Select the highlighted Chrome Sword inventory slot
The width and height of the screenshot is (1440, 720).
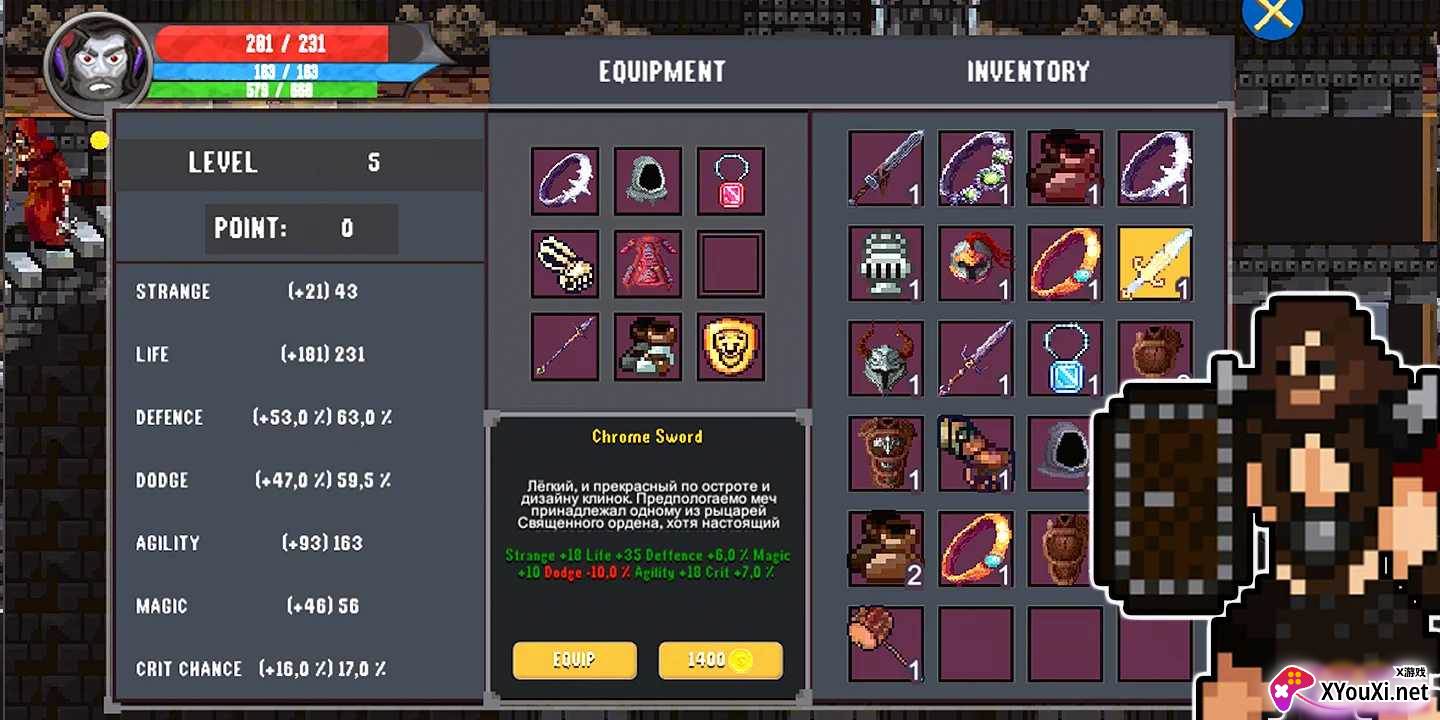point(1155,263)
